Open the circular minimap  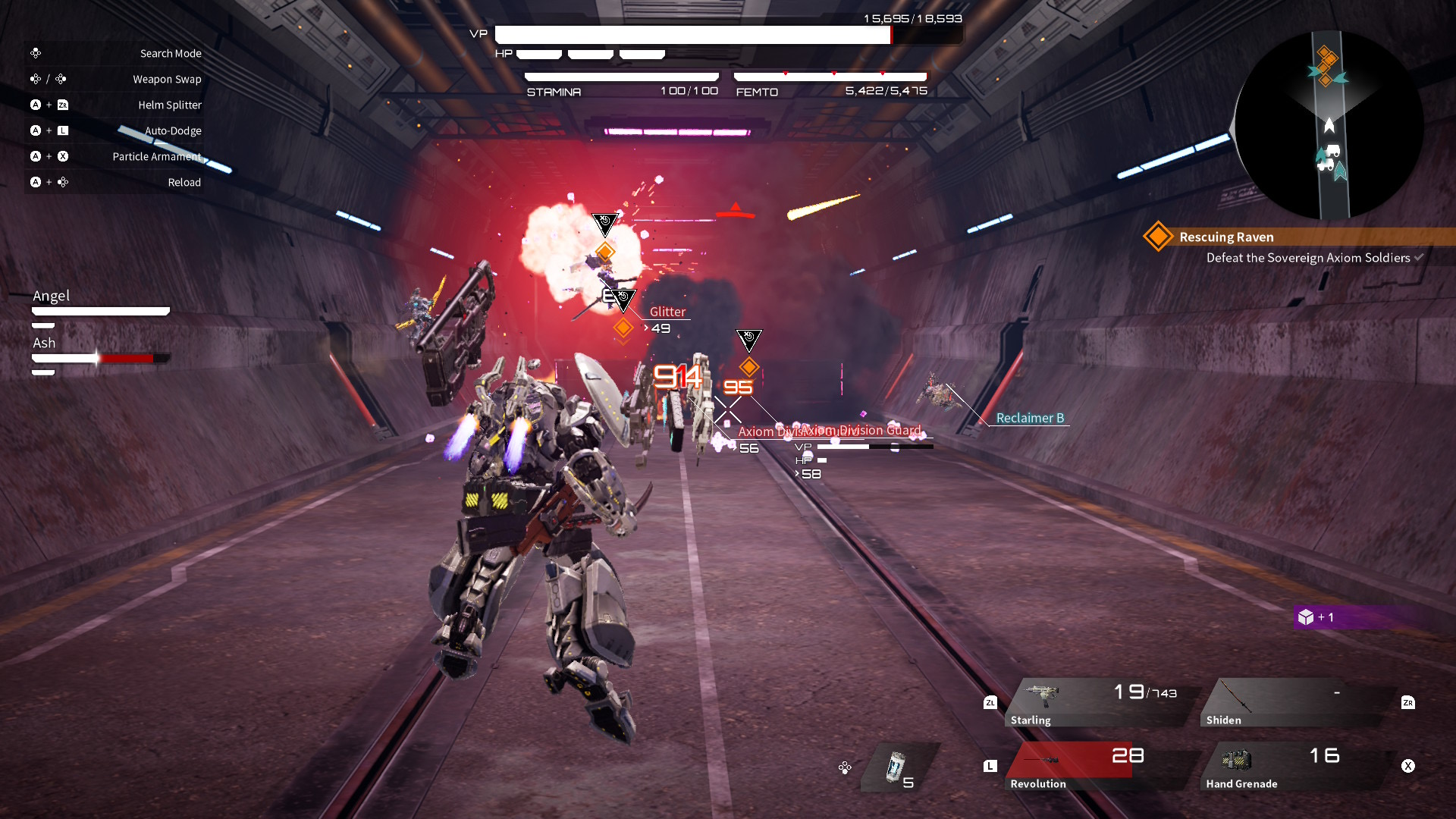tap(1329, 125)
